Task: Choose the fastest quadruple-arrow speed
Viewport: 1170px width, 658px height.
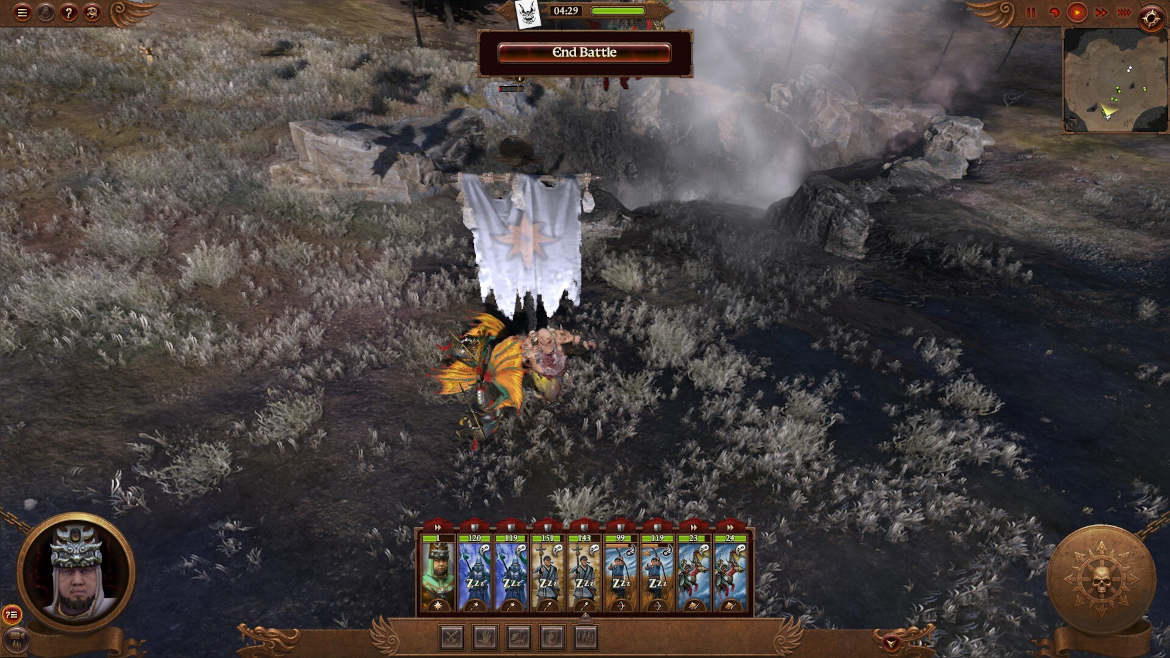Action: (x=1125, y=13)
